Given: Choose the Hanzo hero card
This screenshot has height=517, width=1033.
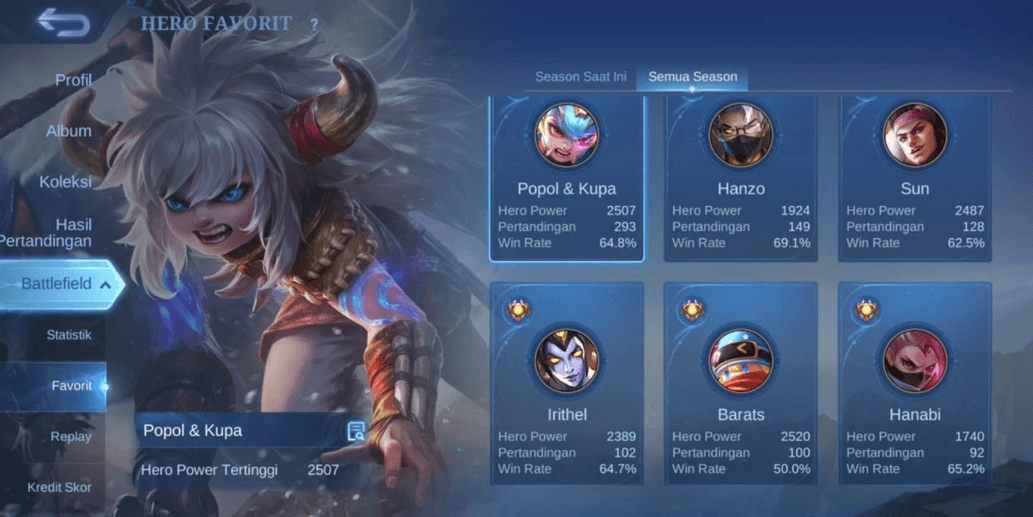Looking at the screenshot, I should 740,180.
